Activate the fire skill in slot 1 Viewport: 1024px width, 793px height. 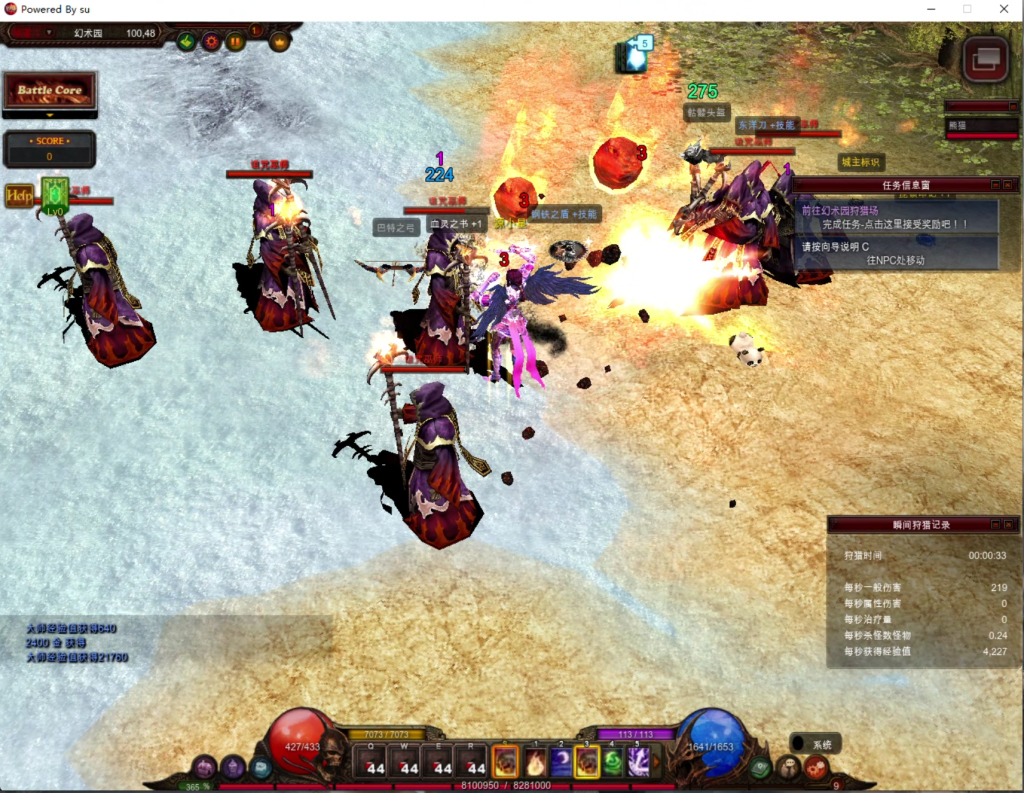pyautogui.click(x=535, y=762)
